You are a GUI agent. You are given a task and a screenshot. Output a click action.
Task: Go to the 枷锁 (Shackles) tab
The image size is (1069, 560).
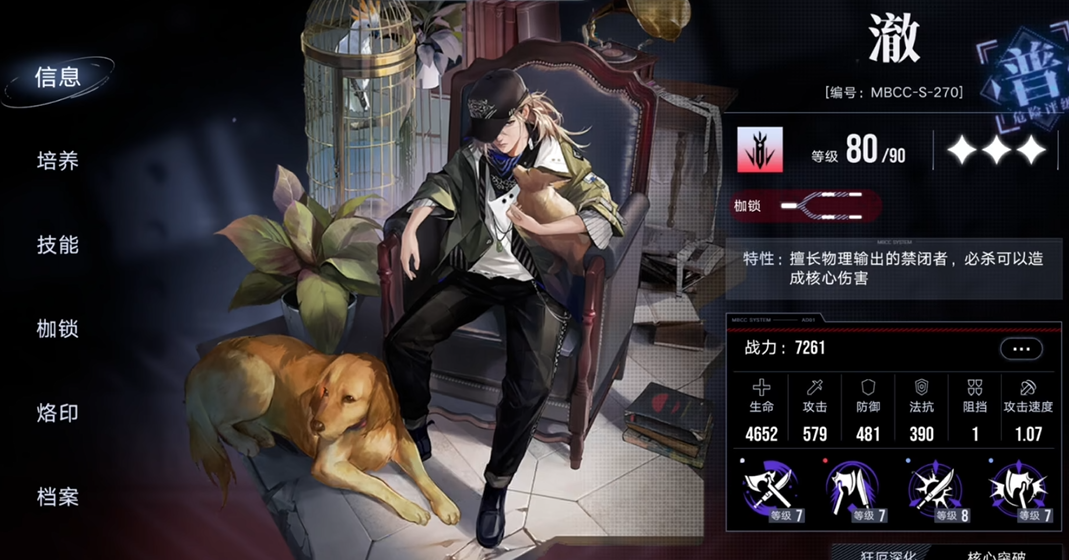58,329
